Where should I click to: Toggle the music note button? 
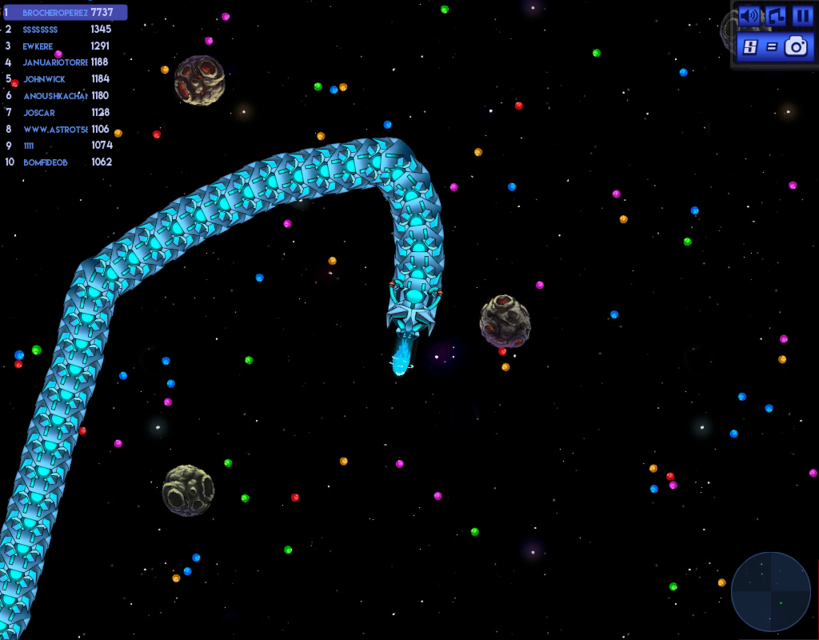[776, 16]
